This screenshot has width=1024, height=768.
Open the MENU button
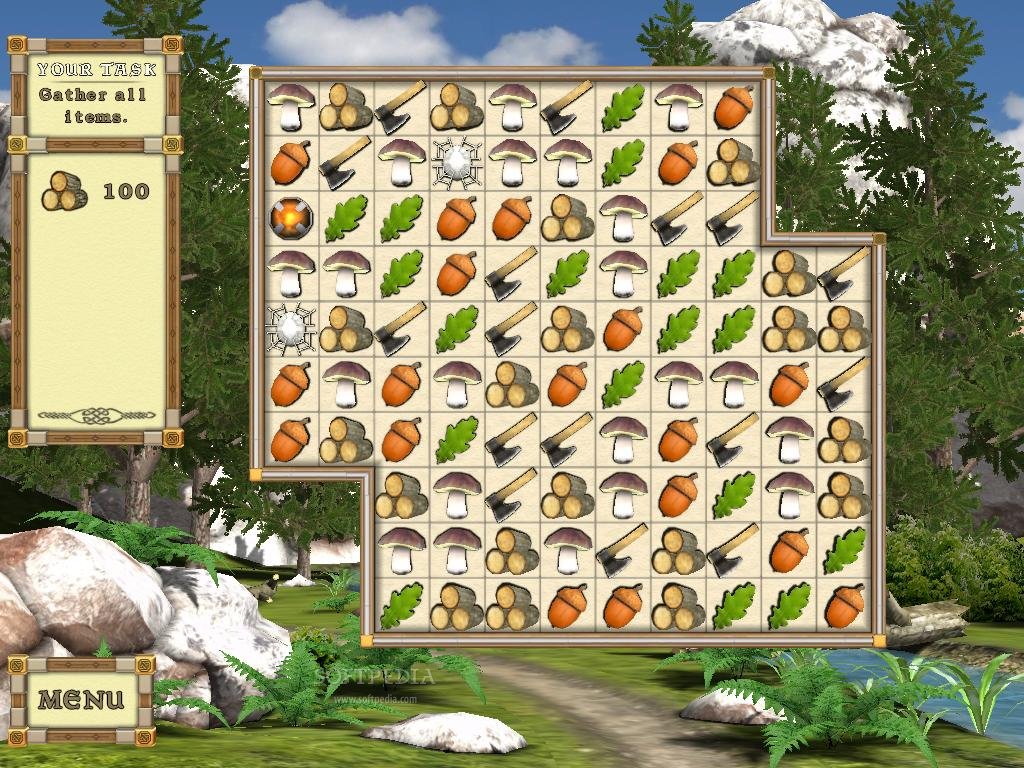point(81,699)
